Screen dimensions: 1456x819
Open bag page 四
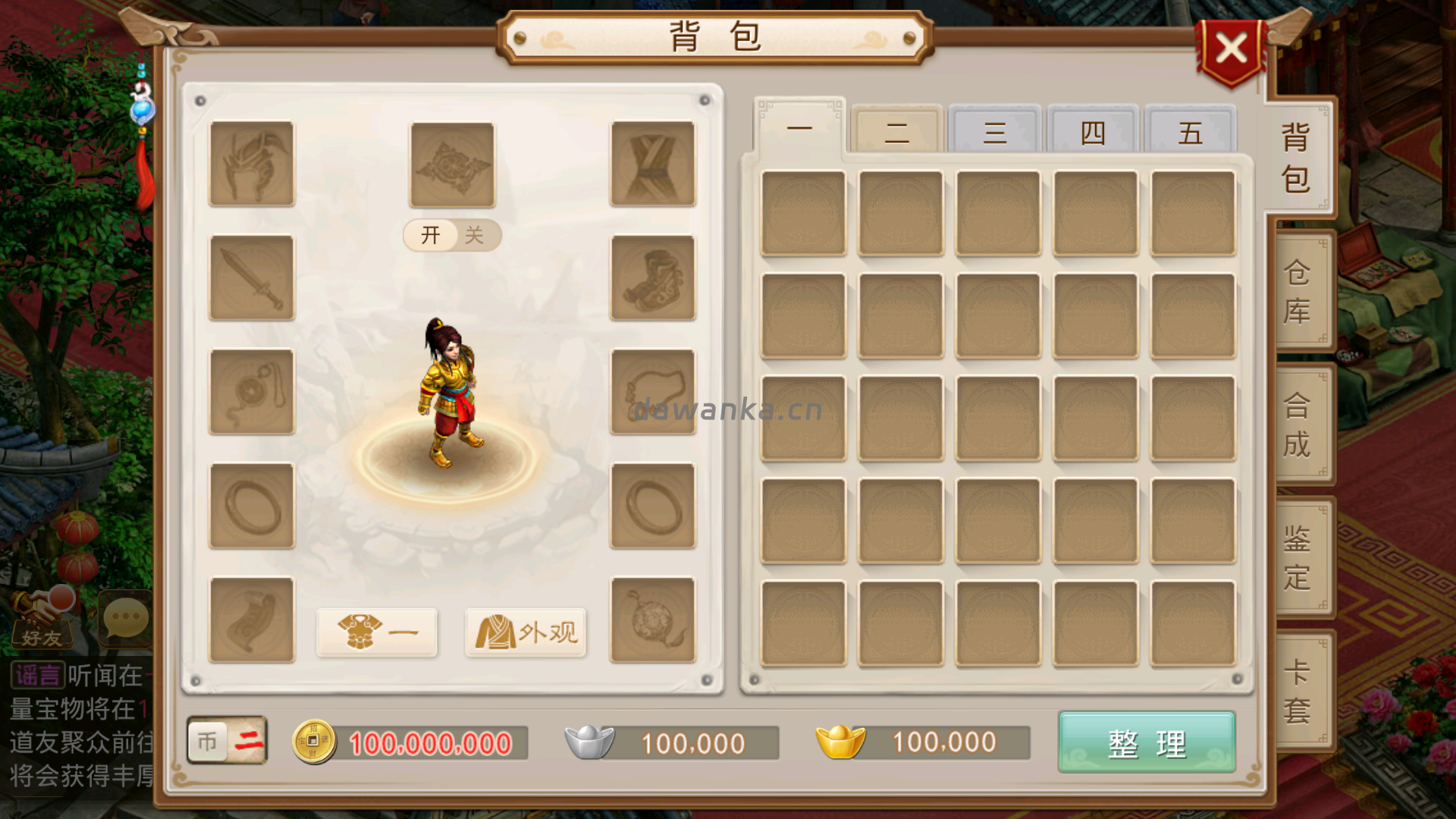click(x=1093, y=132)
